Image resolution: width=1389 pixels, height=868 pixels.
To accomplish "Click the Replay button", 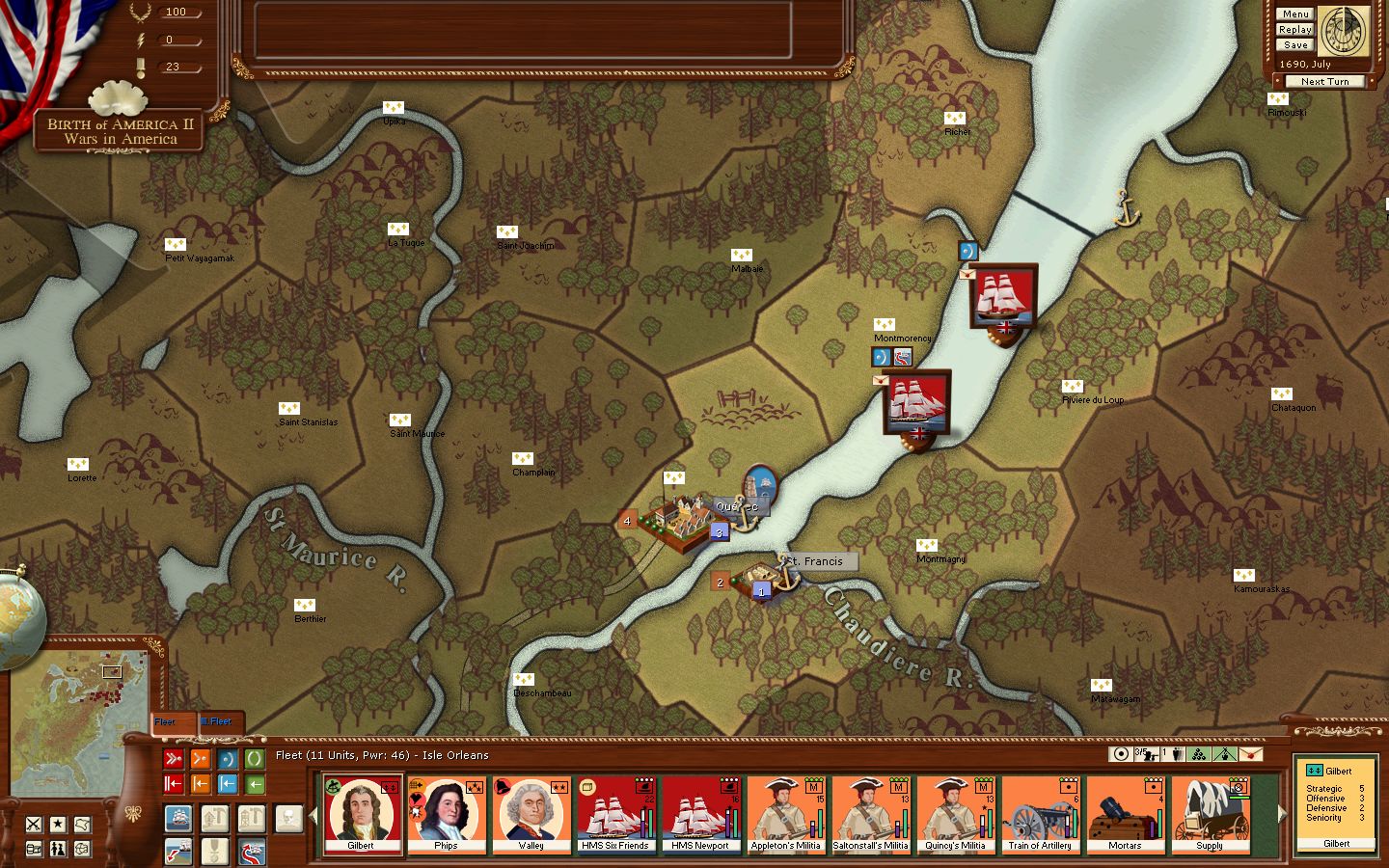I will (1294, 29).
